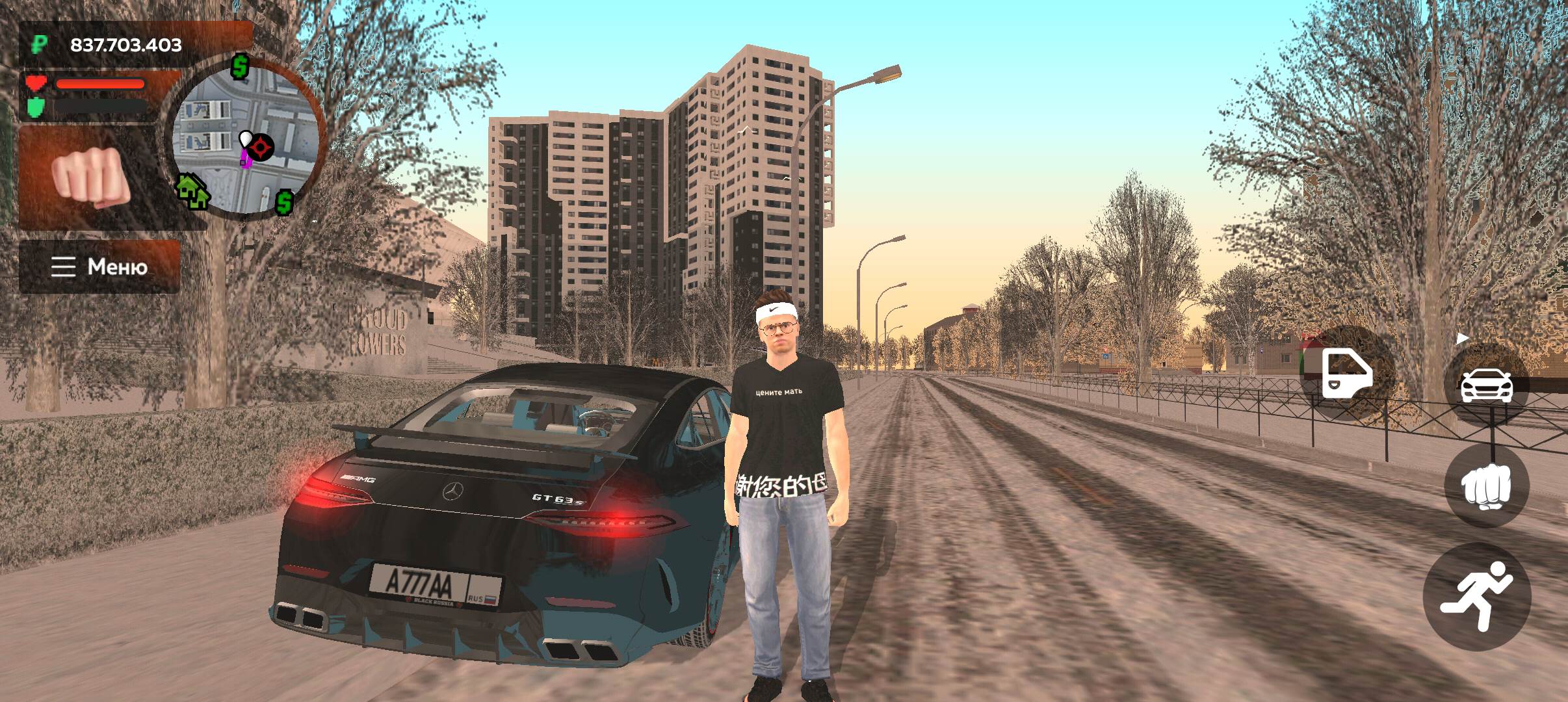The width and height of the screenshot is (1568, 702).
Task: Click the red health progress bar
Action: pyautogui.click(x=101, y=83)
